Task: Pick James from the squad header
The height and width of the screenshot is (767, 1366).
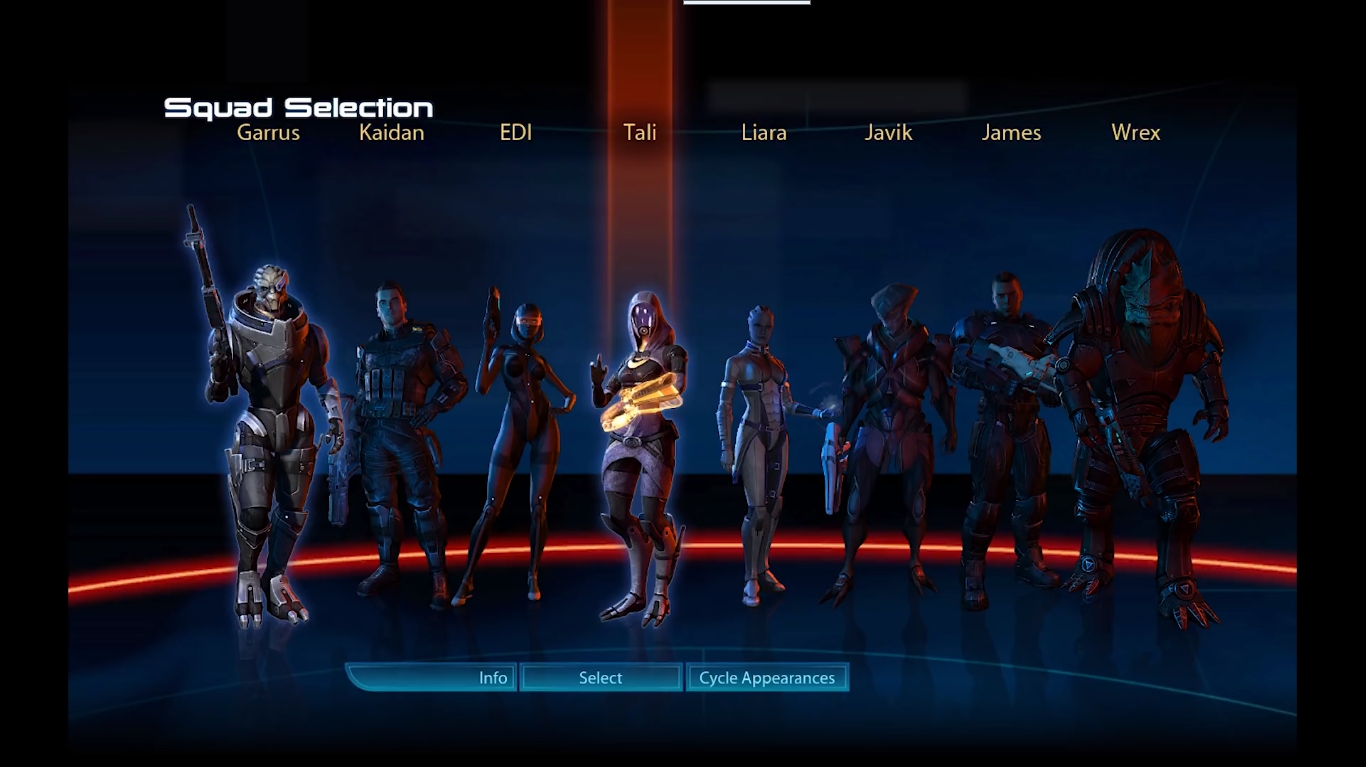Action: pos(1011,132)
